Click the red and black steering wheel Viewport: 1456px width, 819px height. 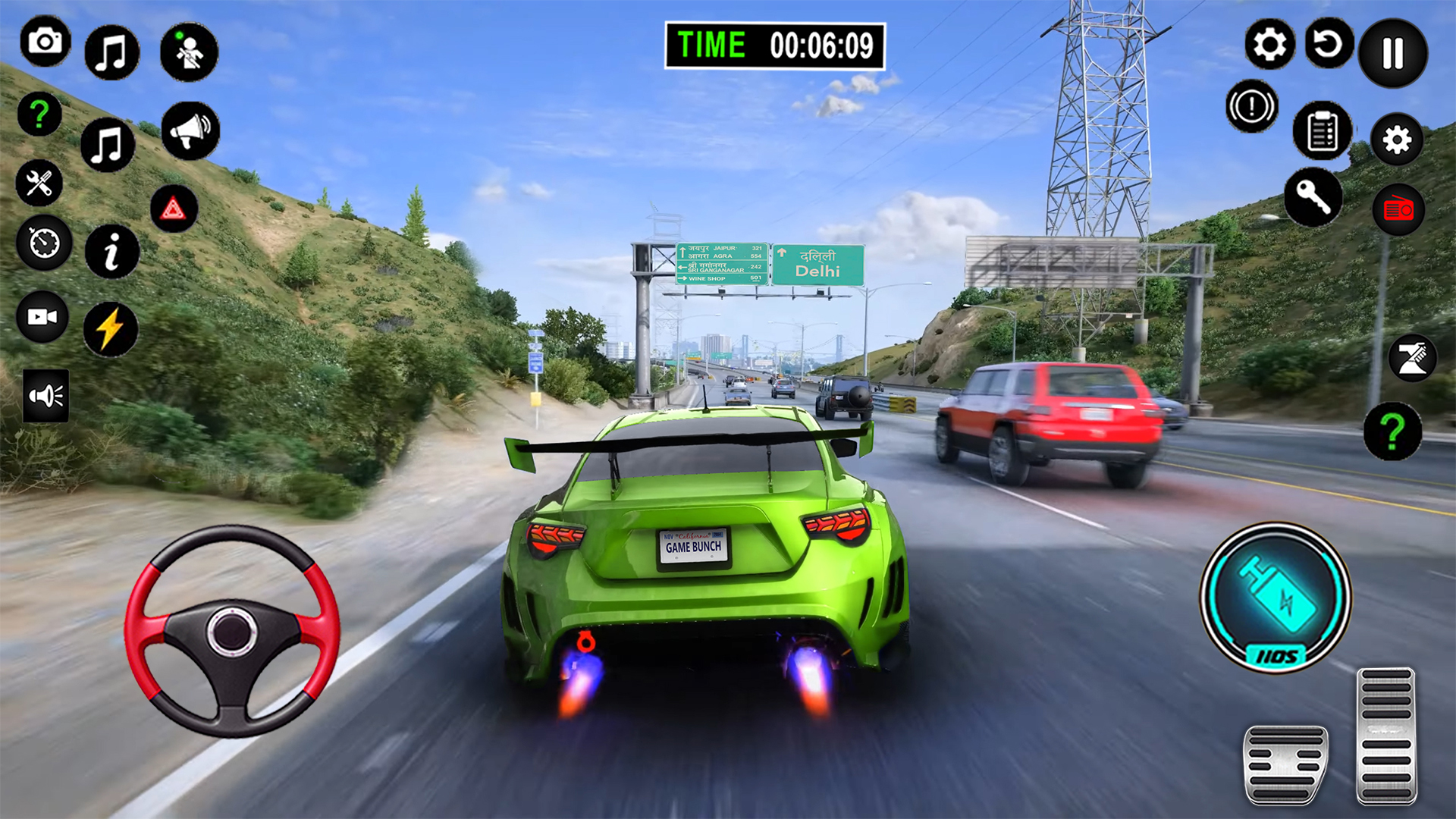coord(232,631)
